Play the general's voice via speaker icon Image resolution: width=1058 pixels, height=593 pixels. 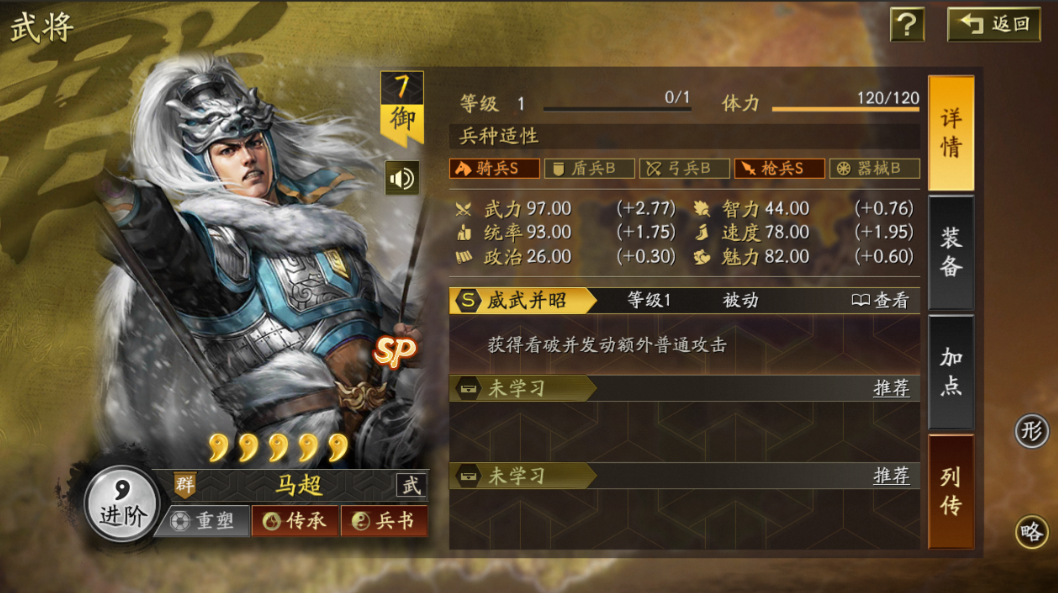pos(402,178)
